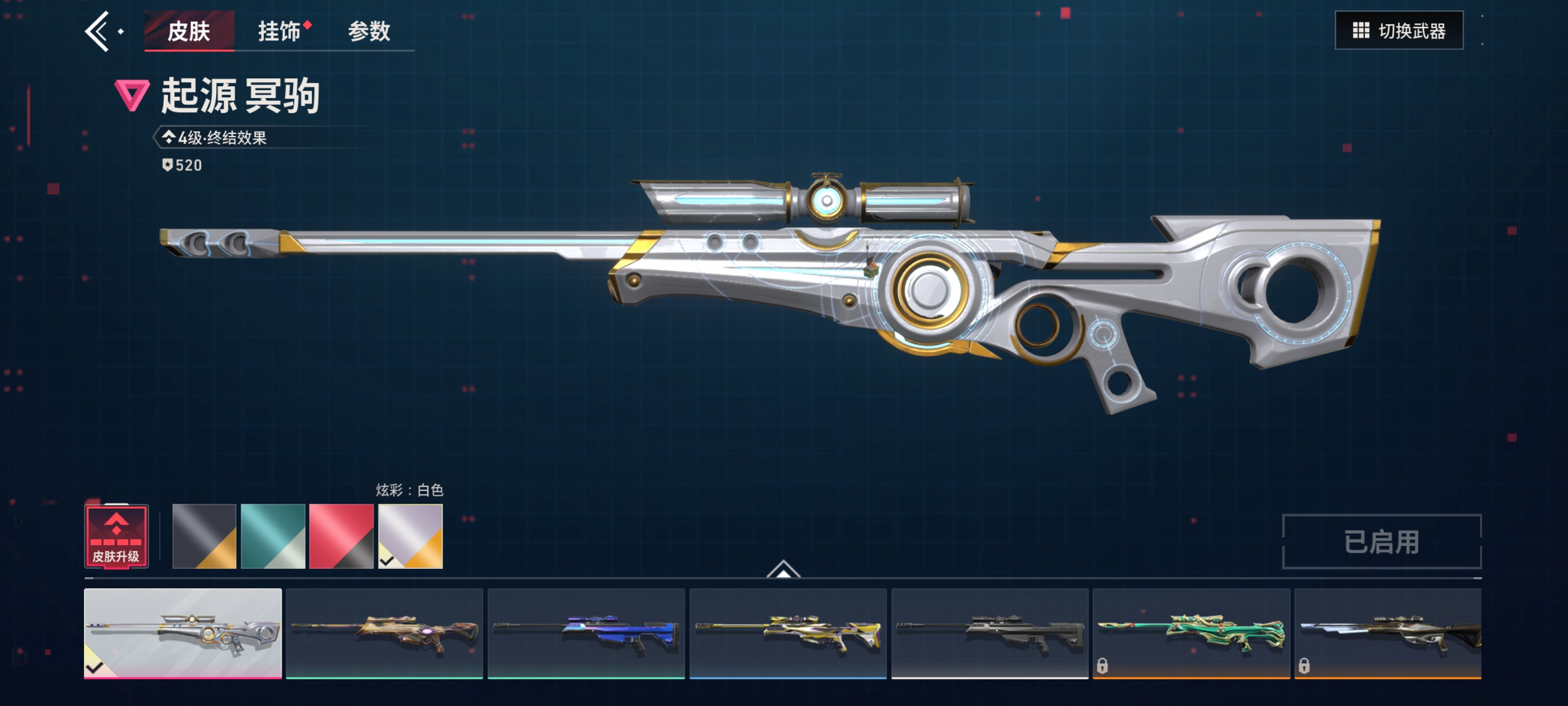
Task: Expand the skin list with the up arrow
Action: point(783,569)
